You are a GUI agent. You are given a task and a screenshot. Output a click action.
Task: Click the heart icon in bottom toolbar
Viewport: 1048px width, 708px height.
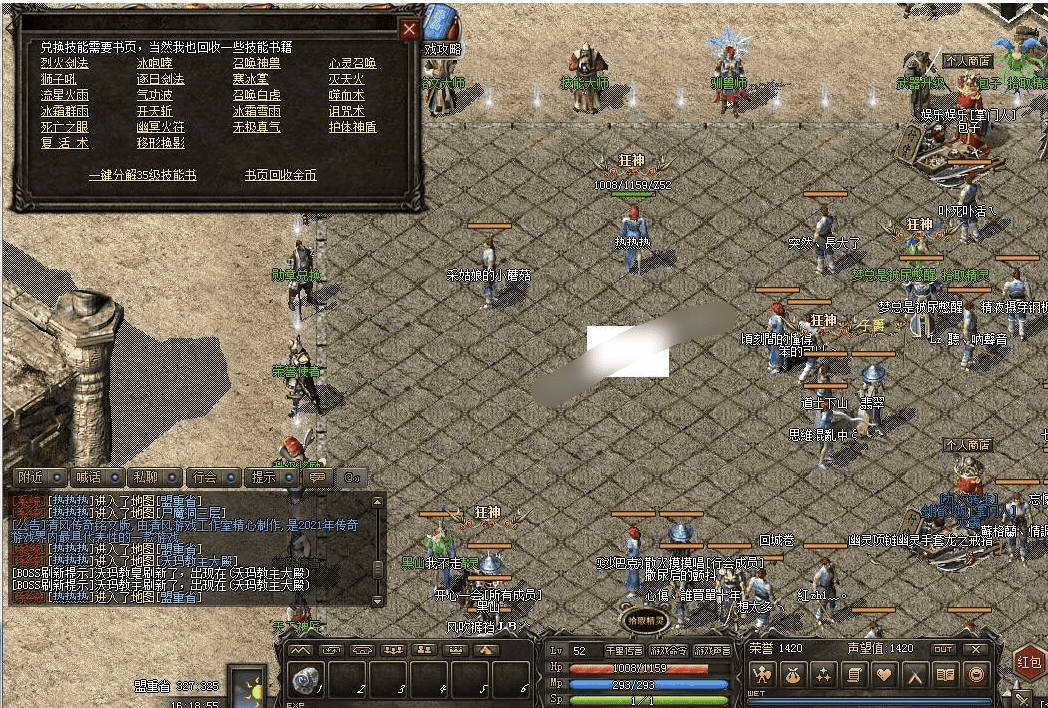pyautogui.click(x=884, y=675)
